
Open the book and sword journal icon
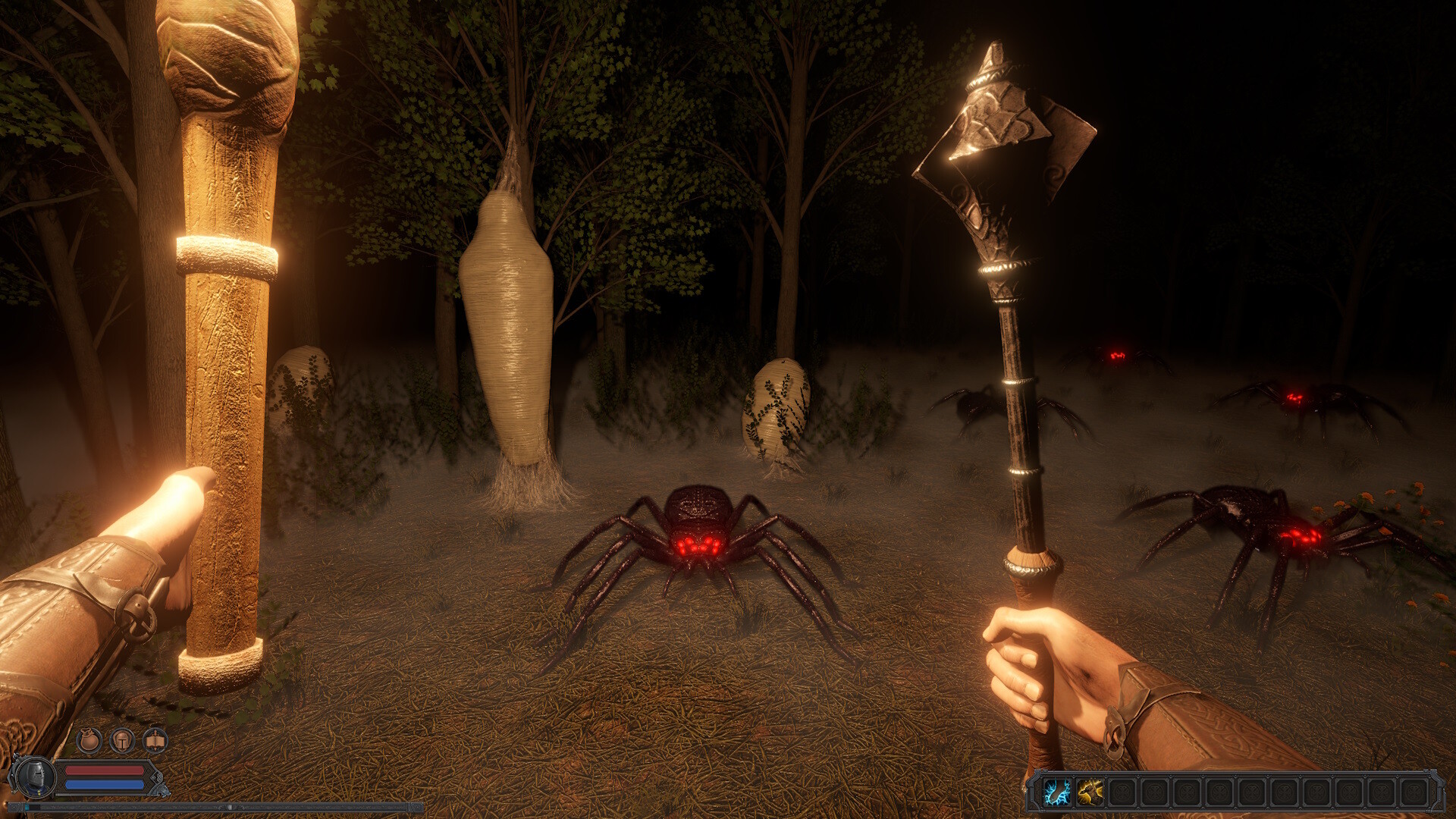point(155,740)
